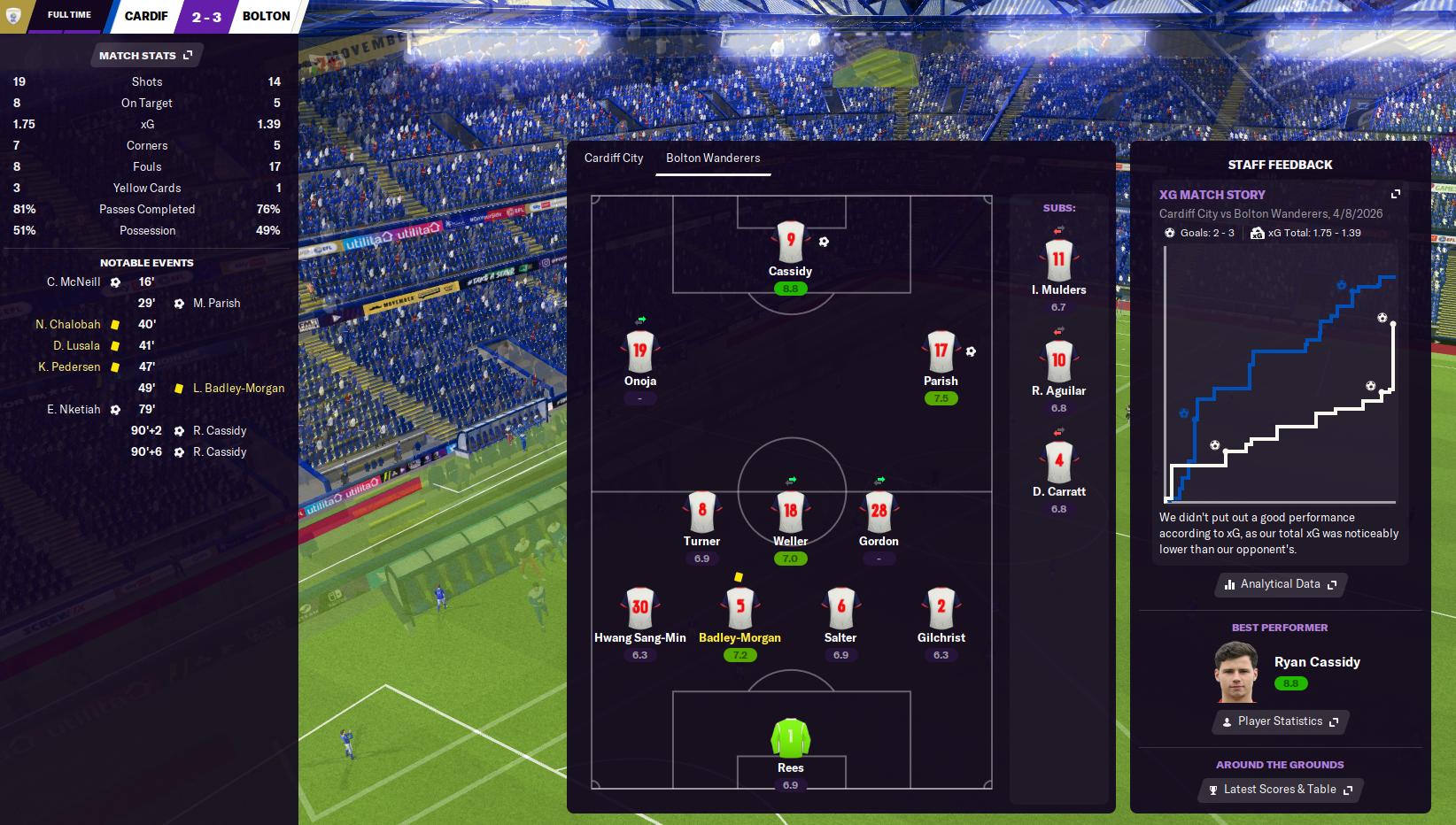Select Hwang Sang-Min's number 30 shirt
Image resolution: width=1456 pixels, height=825 pixels.
tap(639, 608)
